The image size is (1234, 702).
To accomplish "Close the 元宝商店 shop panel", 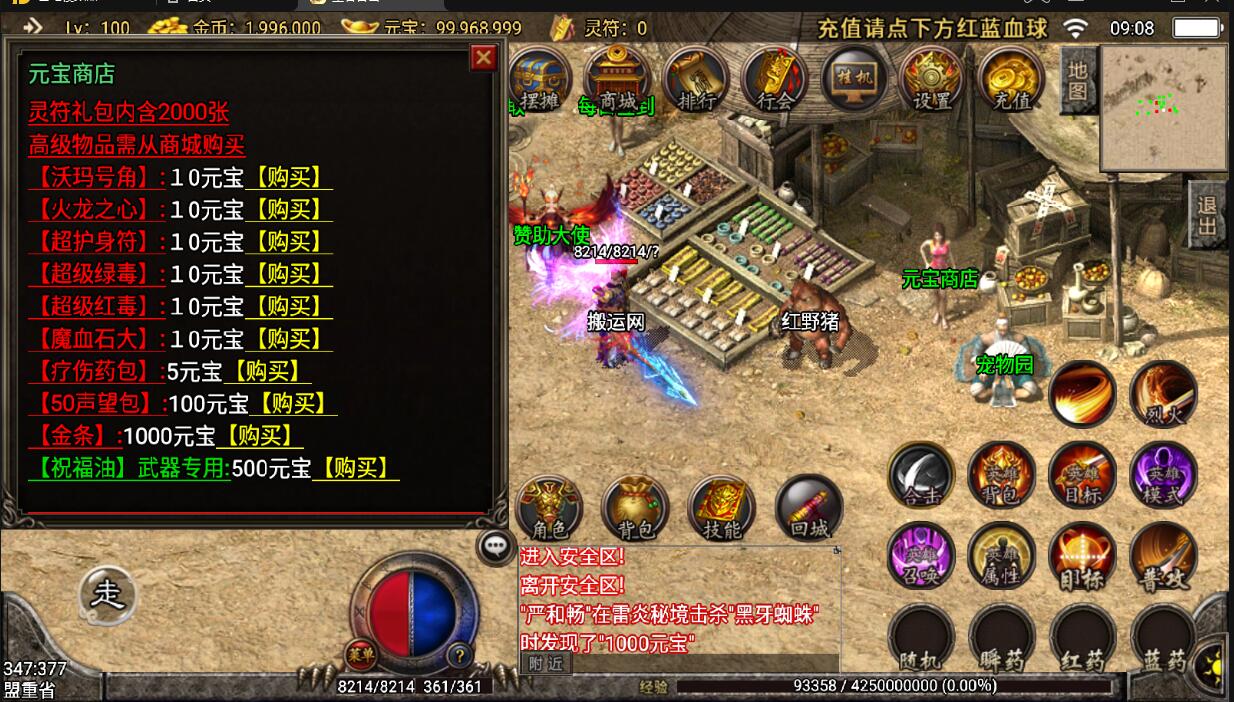I will coord(484,58).
